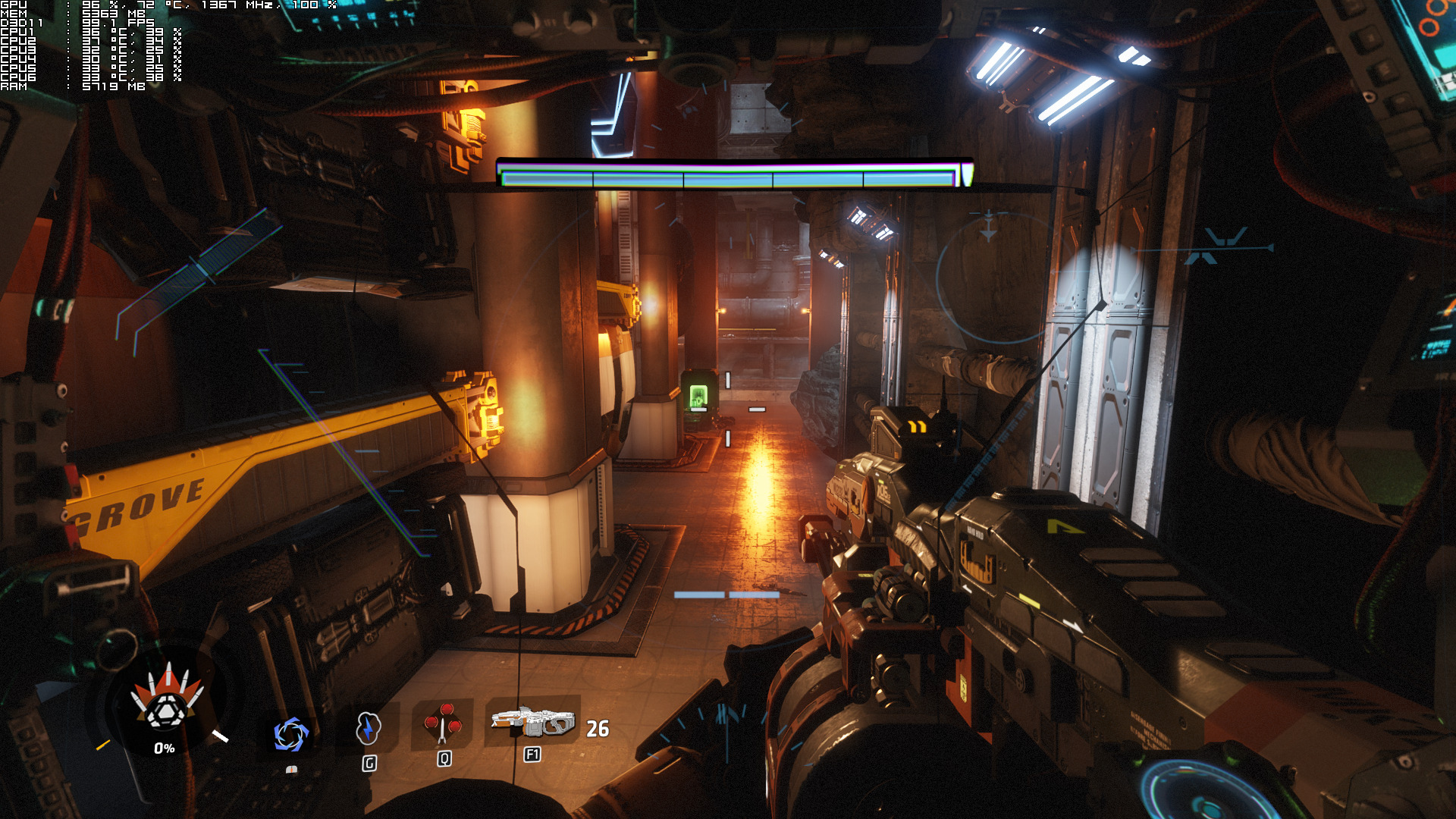The image size is (1456, 819).
Task: Trigger the blue Vortex Shield ability
Action: (290, 734)
